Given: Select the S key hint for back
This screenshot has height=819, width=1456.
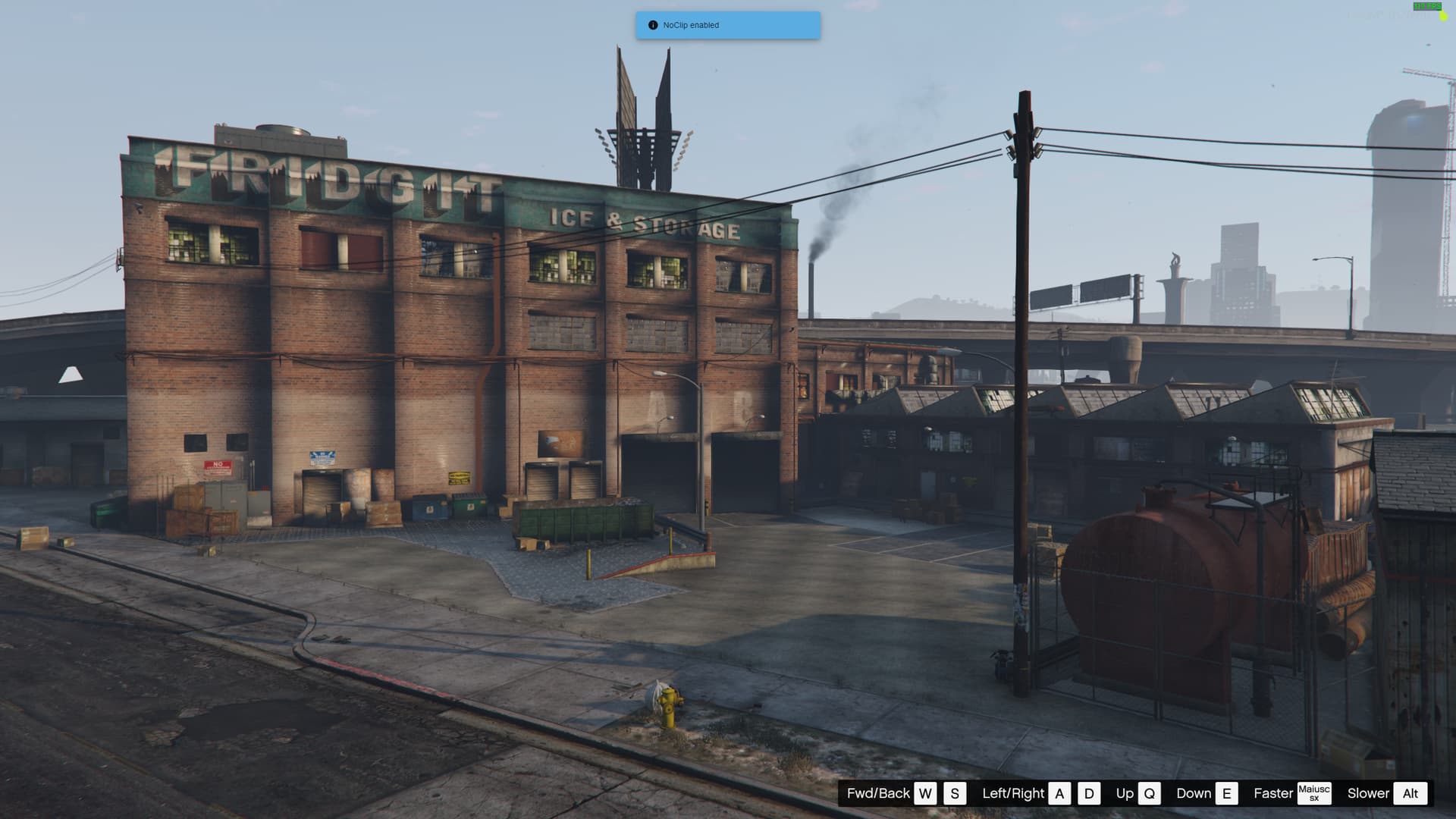Looking at the screenshot, I should (x=954, y=793).
